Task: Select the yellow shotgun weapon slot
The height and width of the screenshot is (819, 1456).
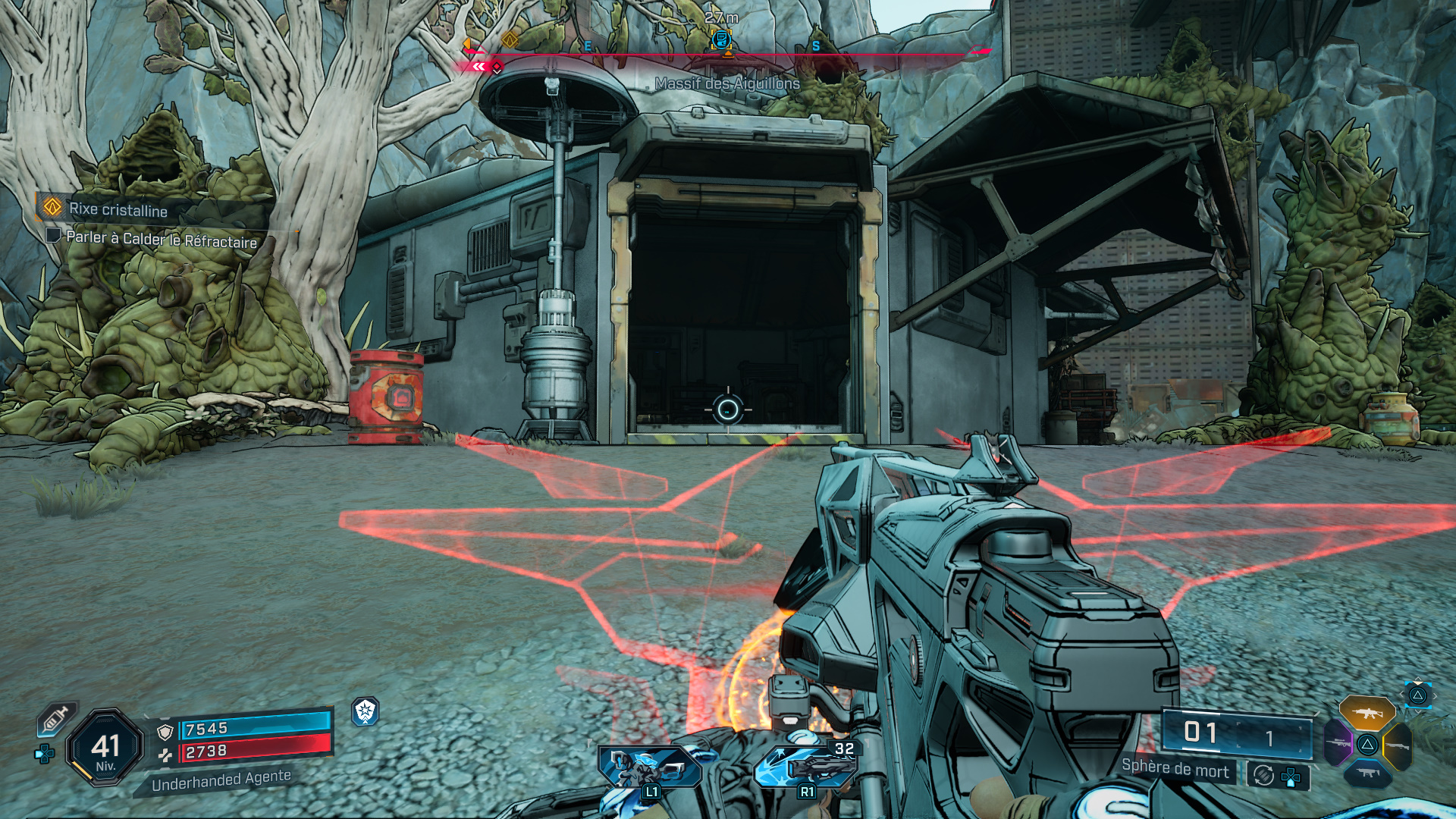Action: [x=1398, y=745]
